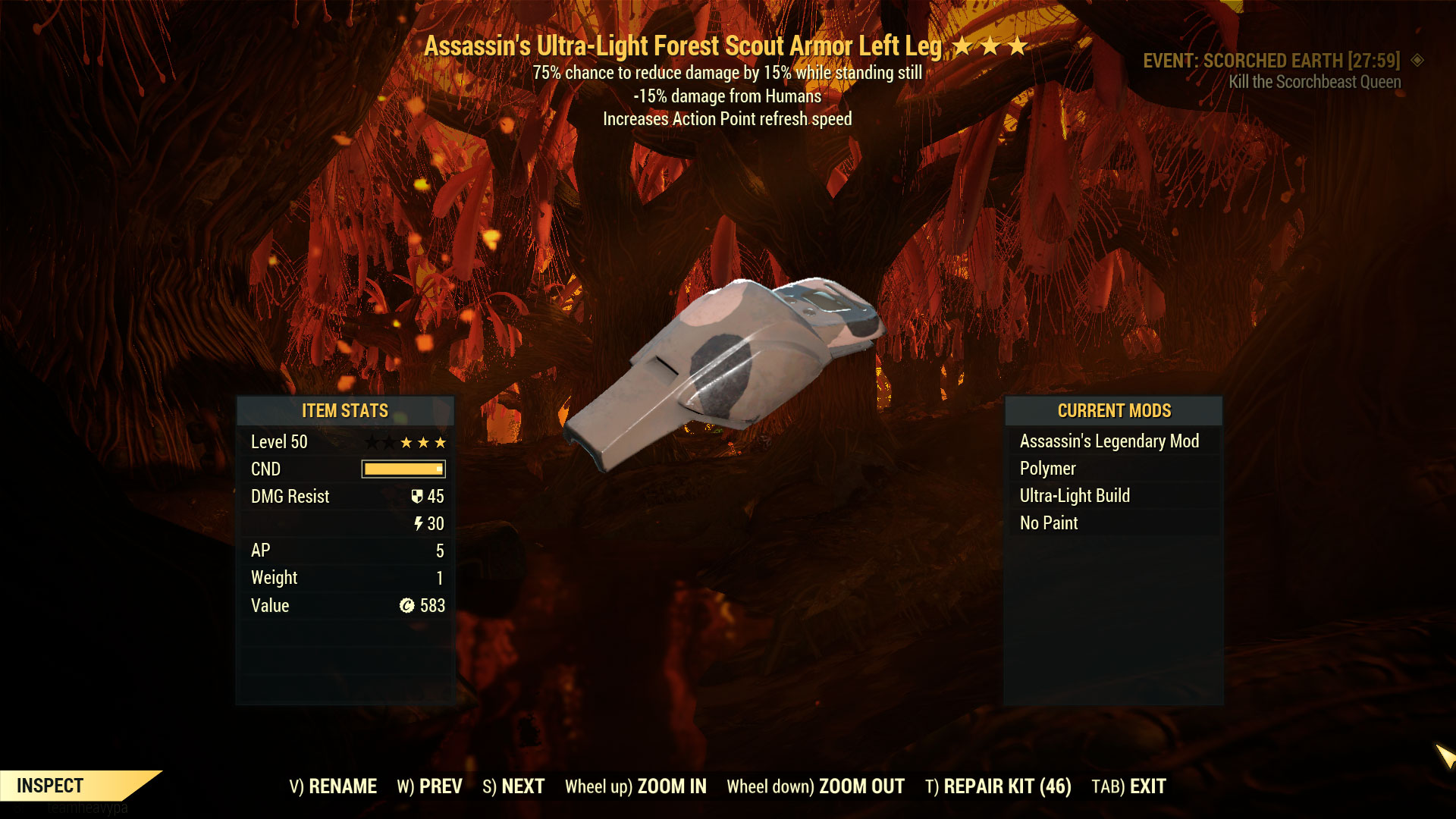Open the Scorched Earth event tracker
This screenshot has width=1456, height=819.
[1271, 61]
